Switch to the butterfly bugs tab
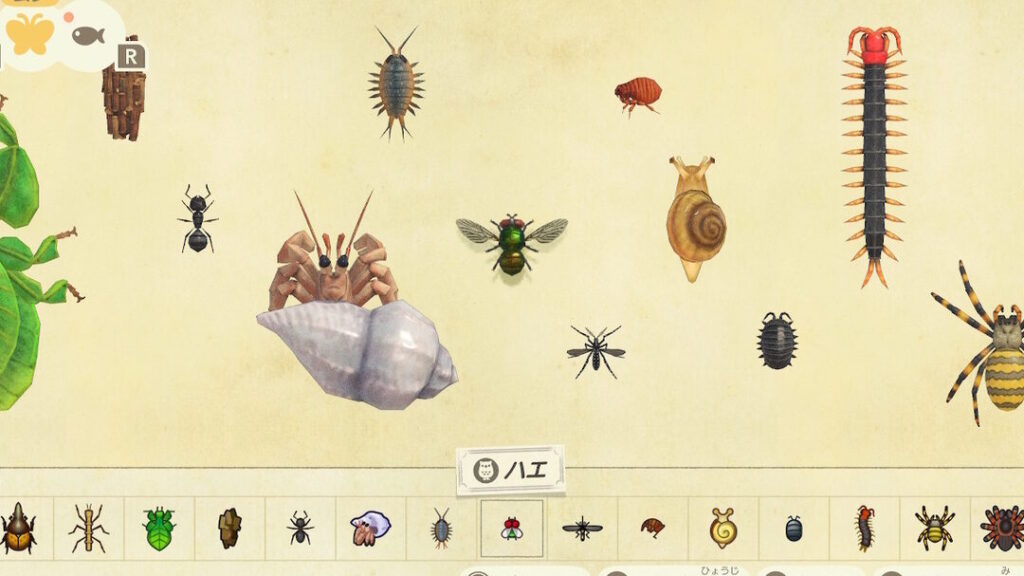The width and height of the screenshot is (1024, 576). (30, 33)
